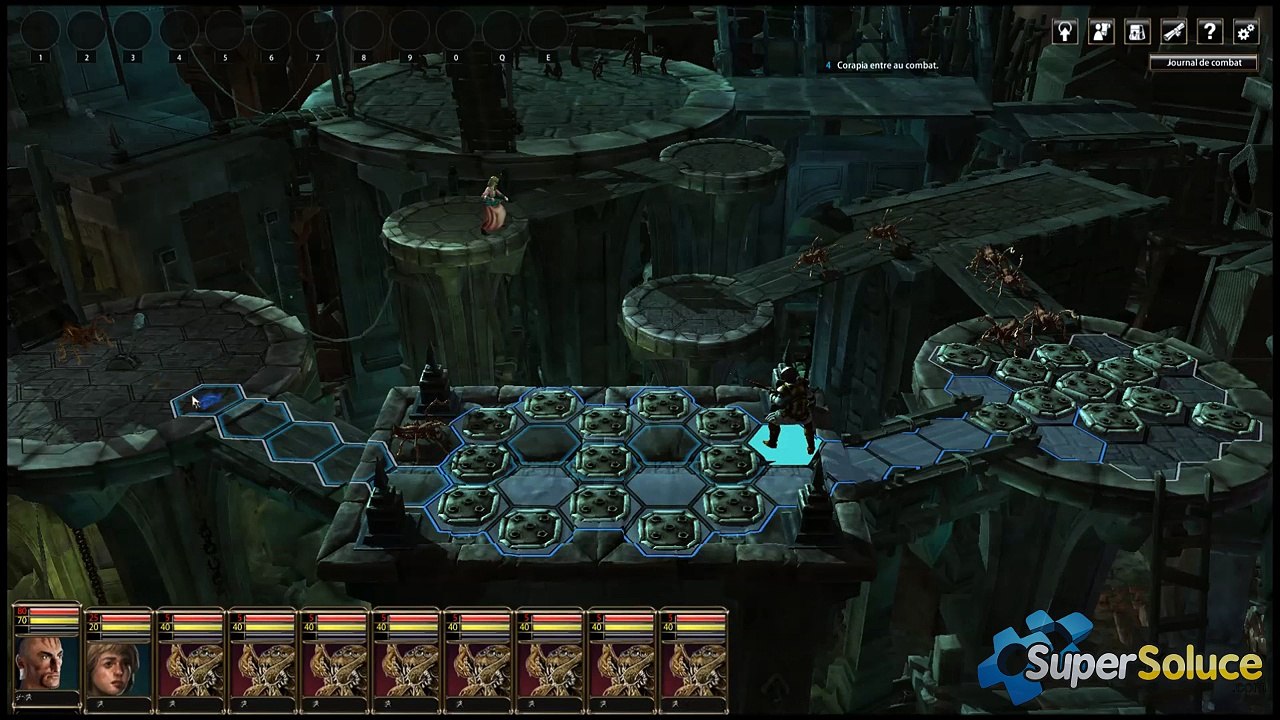The height and width of the screenshot is (720, 1280).
Task: Open the backpack inventory
Action: click(x=1138, y=32)
